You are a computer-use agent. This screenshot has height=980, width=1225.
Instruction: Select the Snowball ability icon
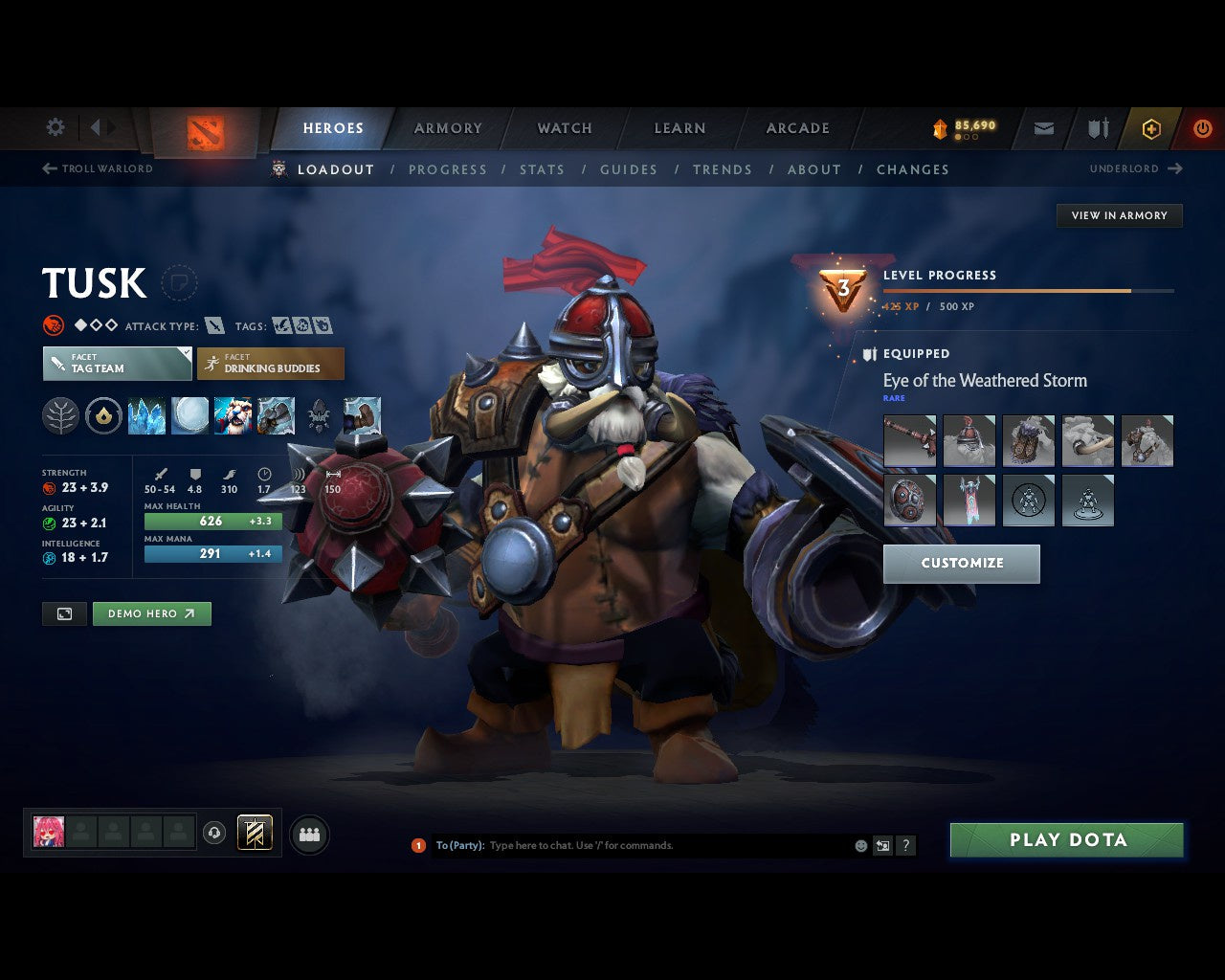pyautogui.click(x=189, y=416)
